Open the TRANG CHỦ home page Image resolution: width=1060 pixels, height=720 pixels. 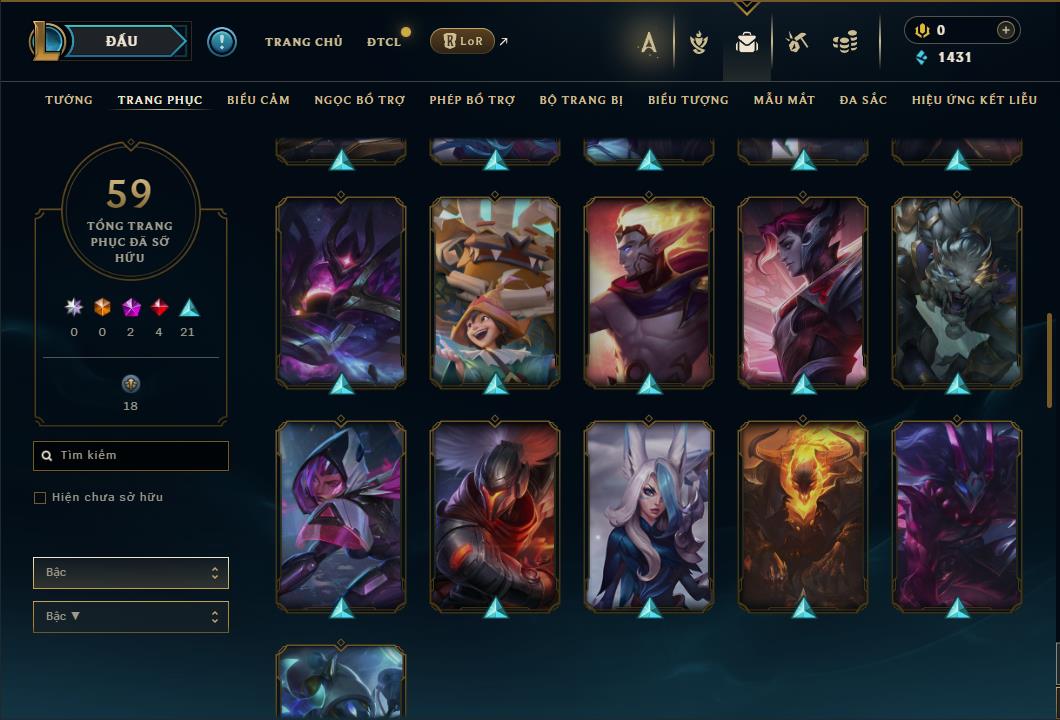point(304,42)
